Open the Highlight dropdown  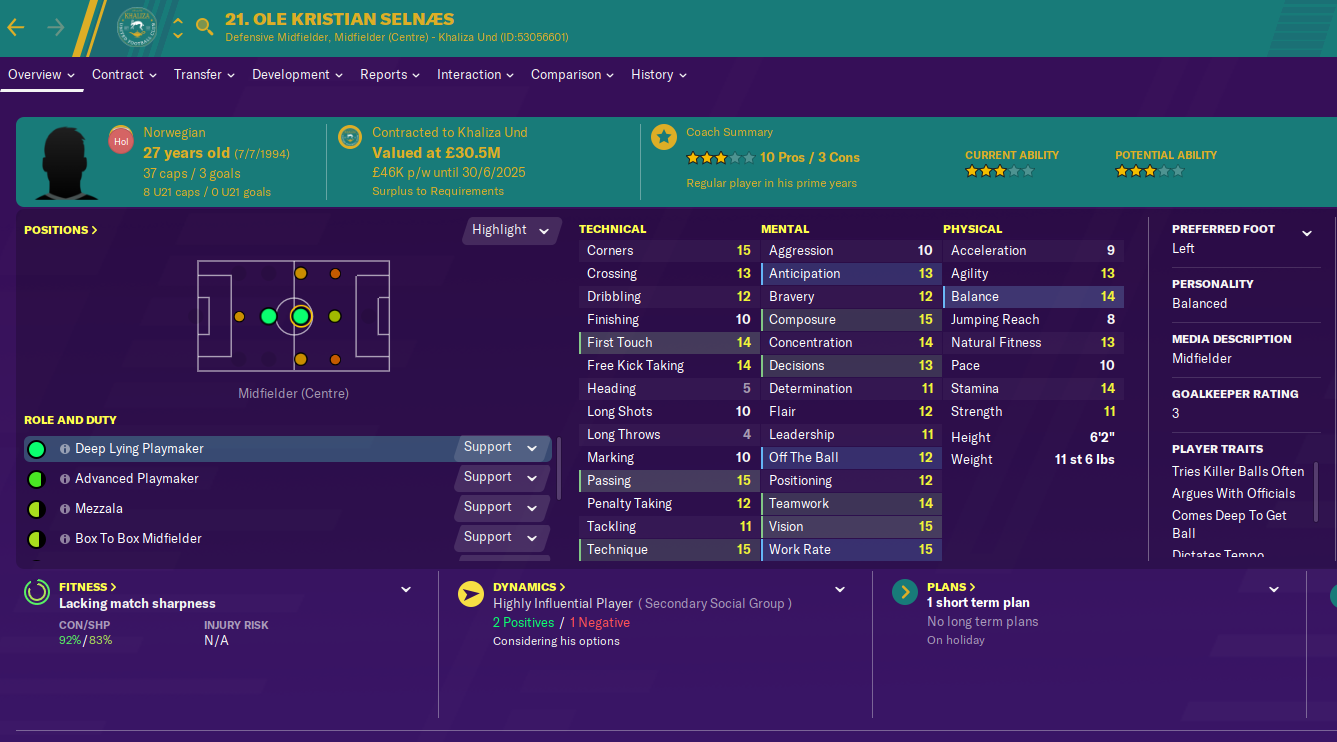[511, 230]
